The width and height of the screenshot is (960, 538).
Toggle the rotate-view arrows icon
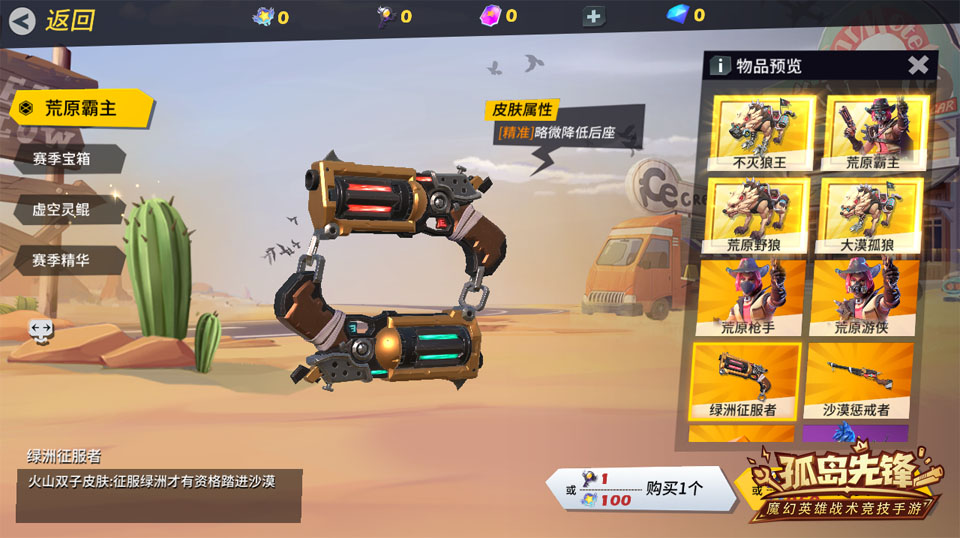coord(41,329)
